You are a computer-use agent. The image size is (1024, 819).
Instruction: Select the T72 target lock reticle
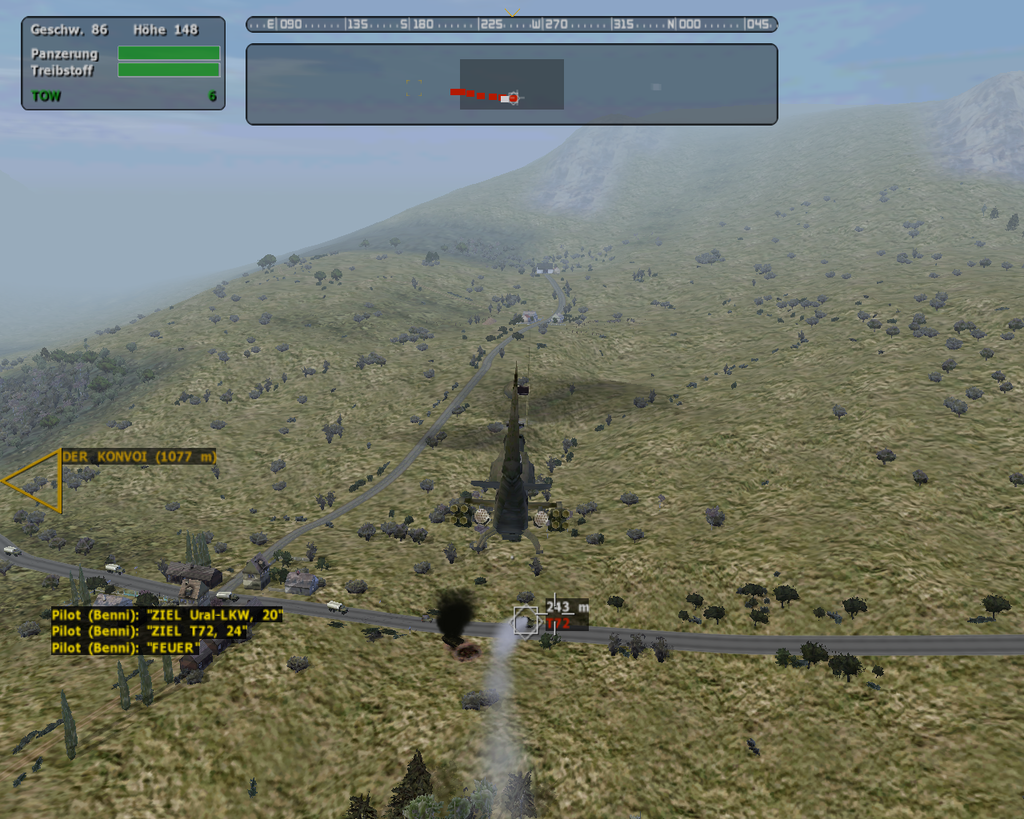pos(525,621)
